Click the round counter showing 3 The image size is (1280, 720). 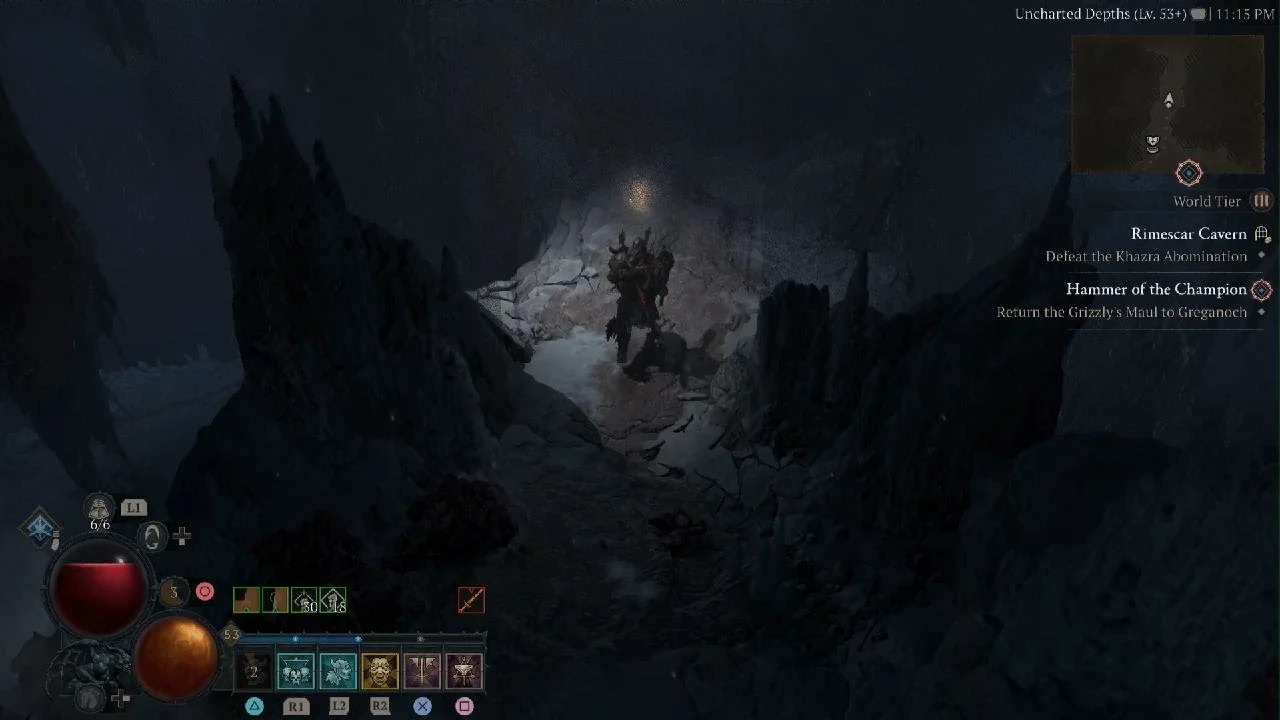pos(174,592)
